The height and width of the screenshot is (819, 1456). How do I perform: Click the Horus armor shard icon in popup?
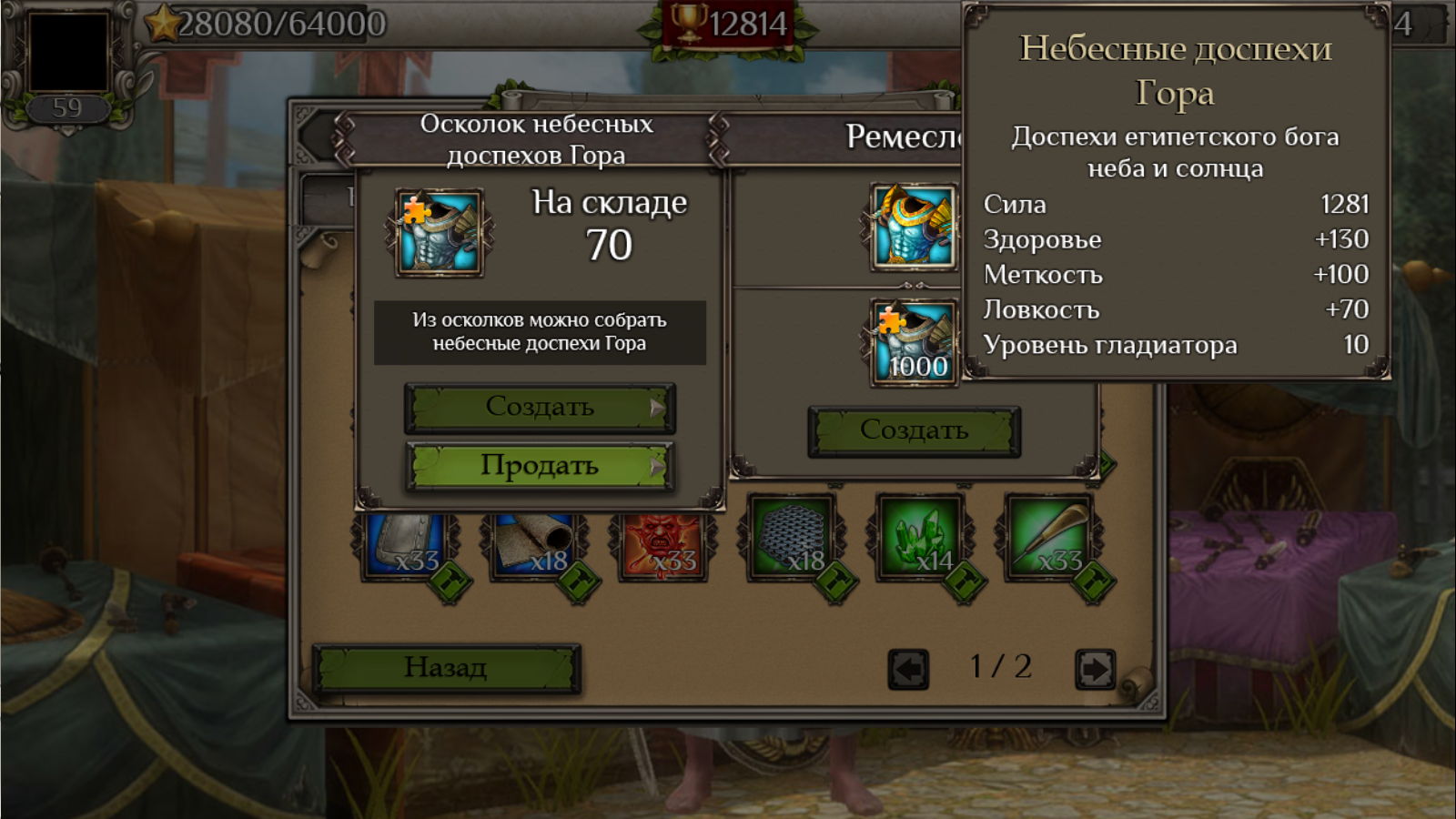[x=439, y=233]
